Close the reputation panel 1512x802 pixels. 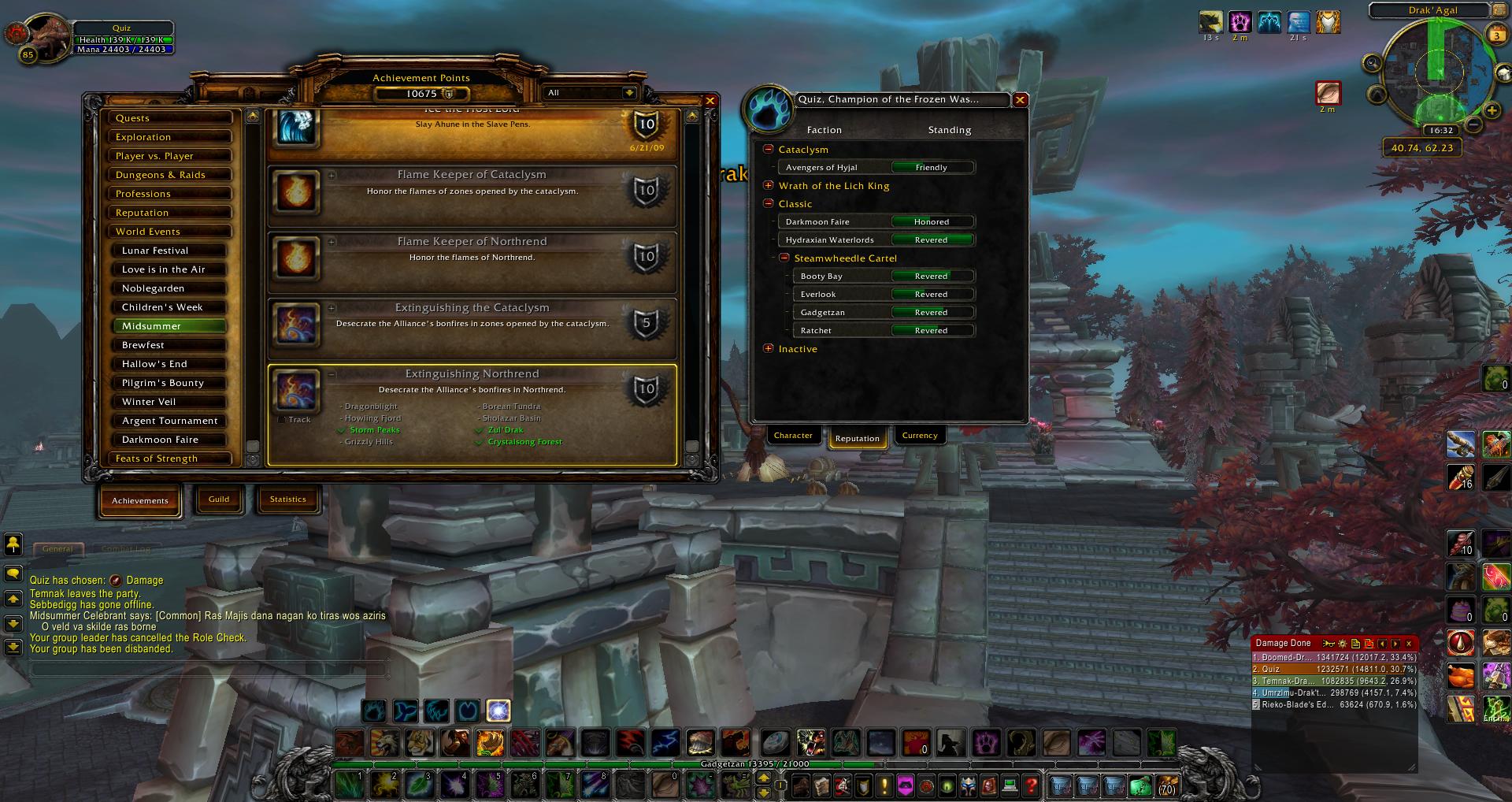[x=1020, y=100]
